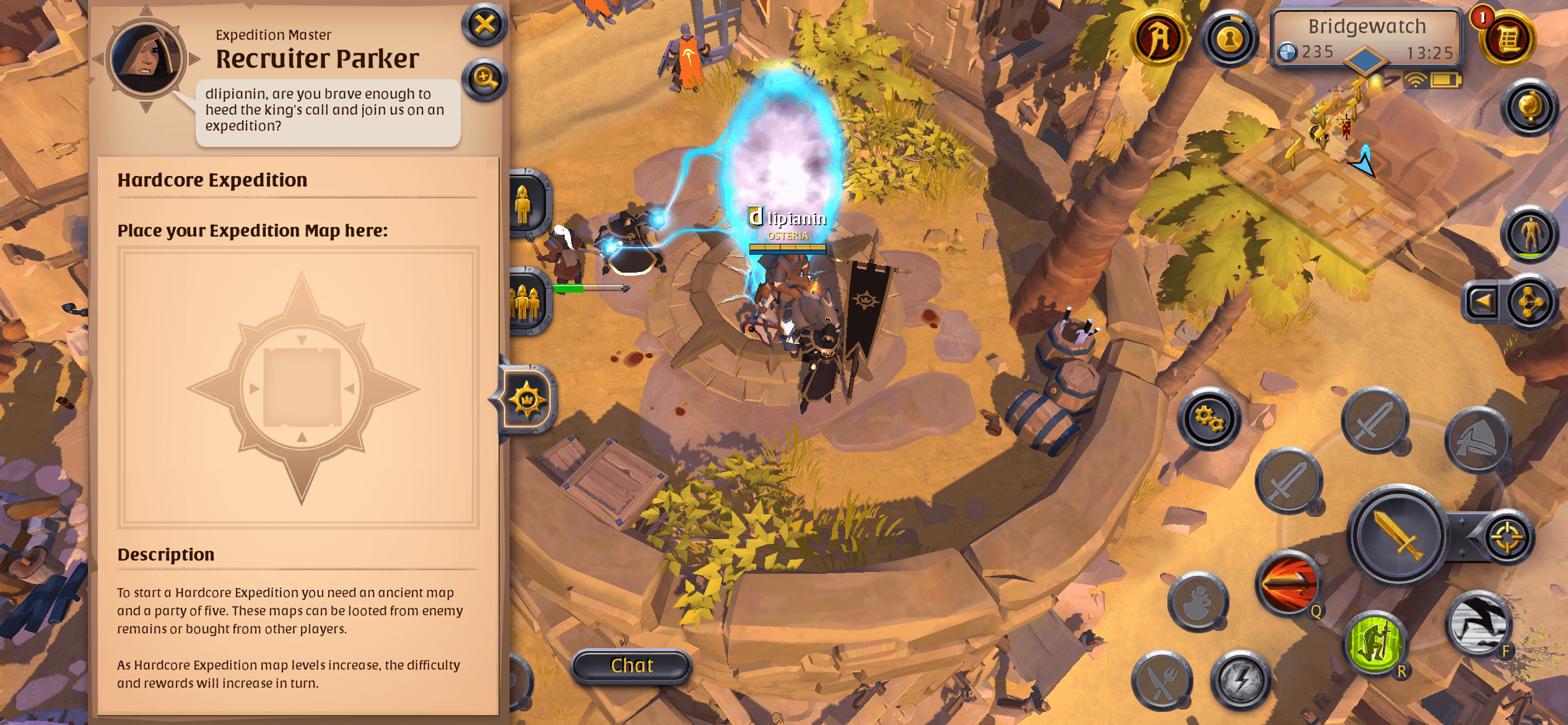Open the Chat window
Screen dimensions: 1568x725
pos(630,664)
